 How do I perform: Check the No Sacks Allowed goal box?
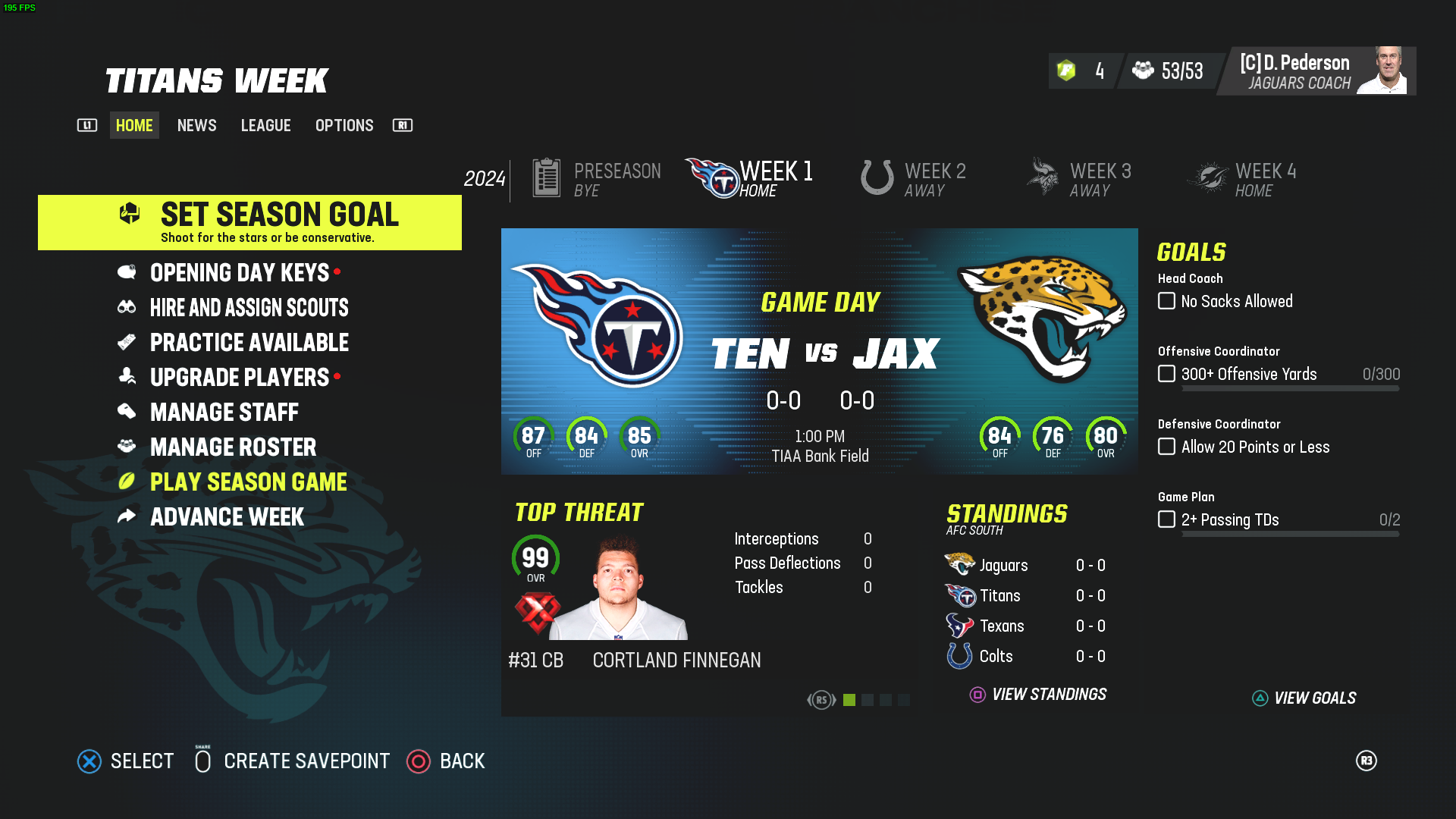click(x=1166, y=300)
